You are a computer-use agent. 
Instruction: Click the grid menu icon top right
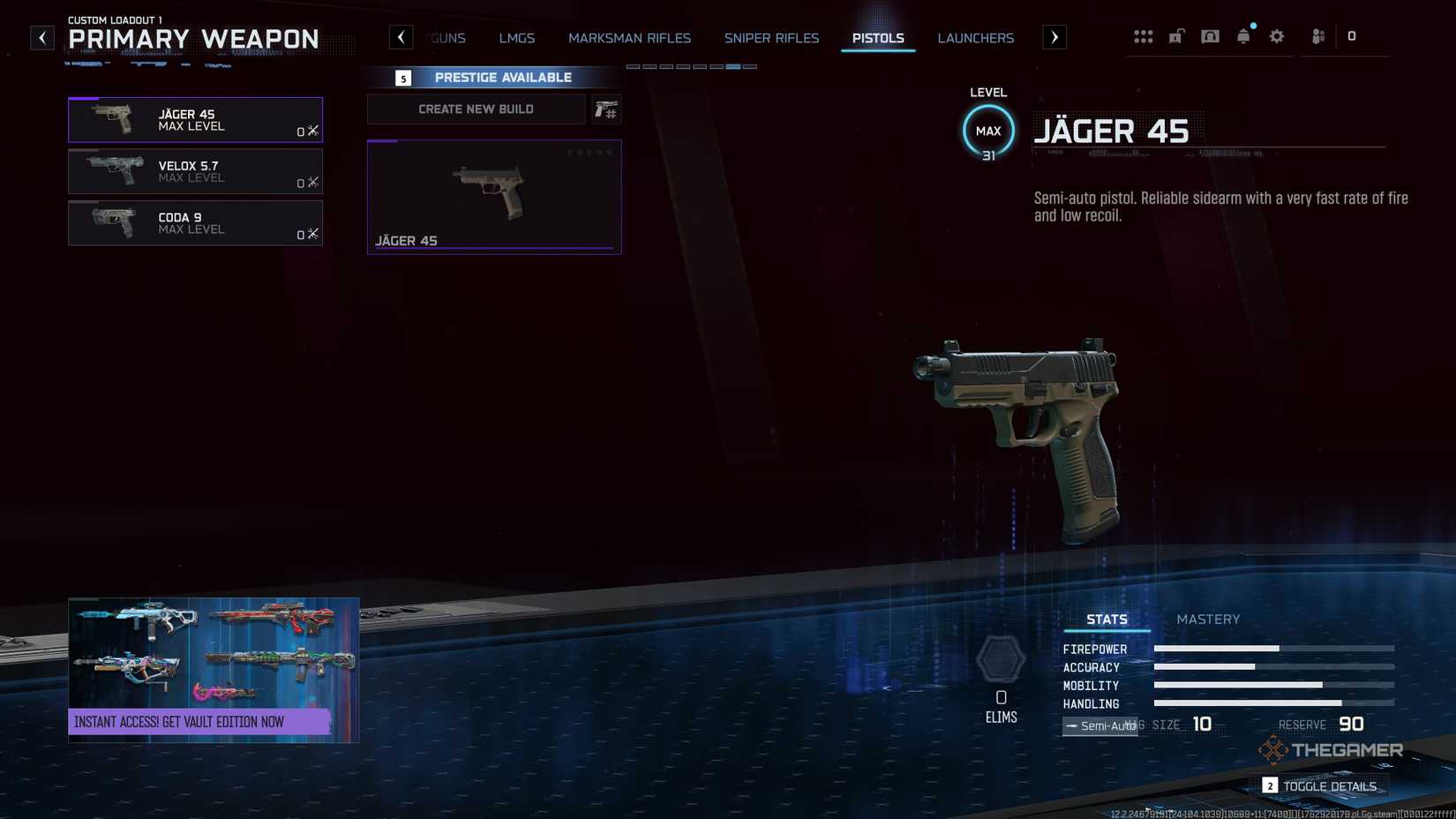(x=1144, y=35)
